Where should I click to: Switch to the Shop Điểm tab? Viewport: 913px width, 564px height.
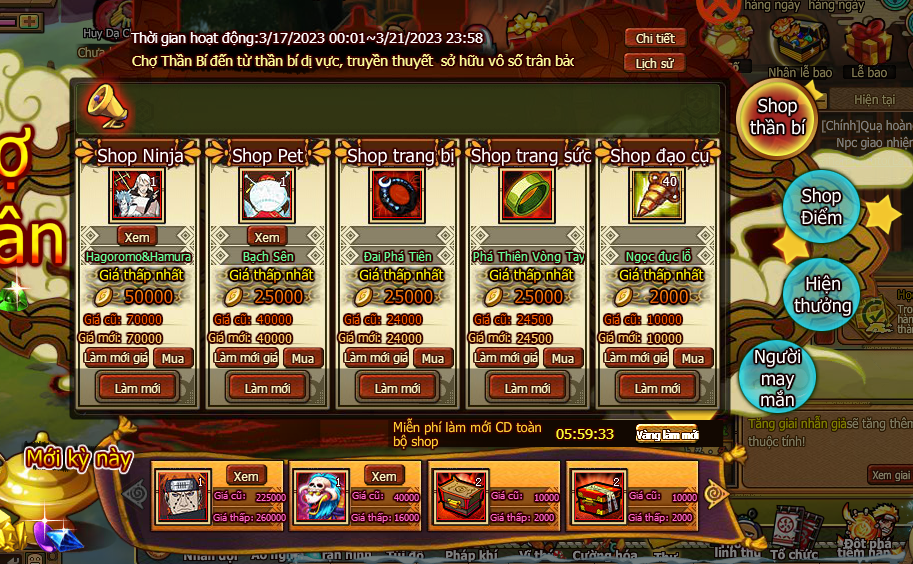click(x=821, y=207)
